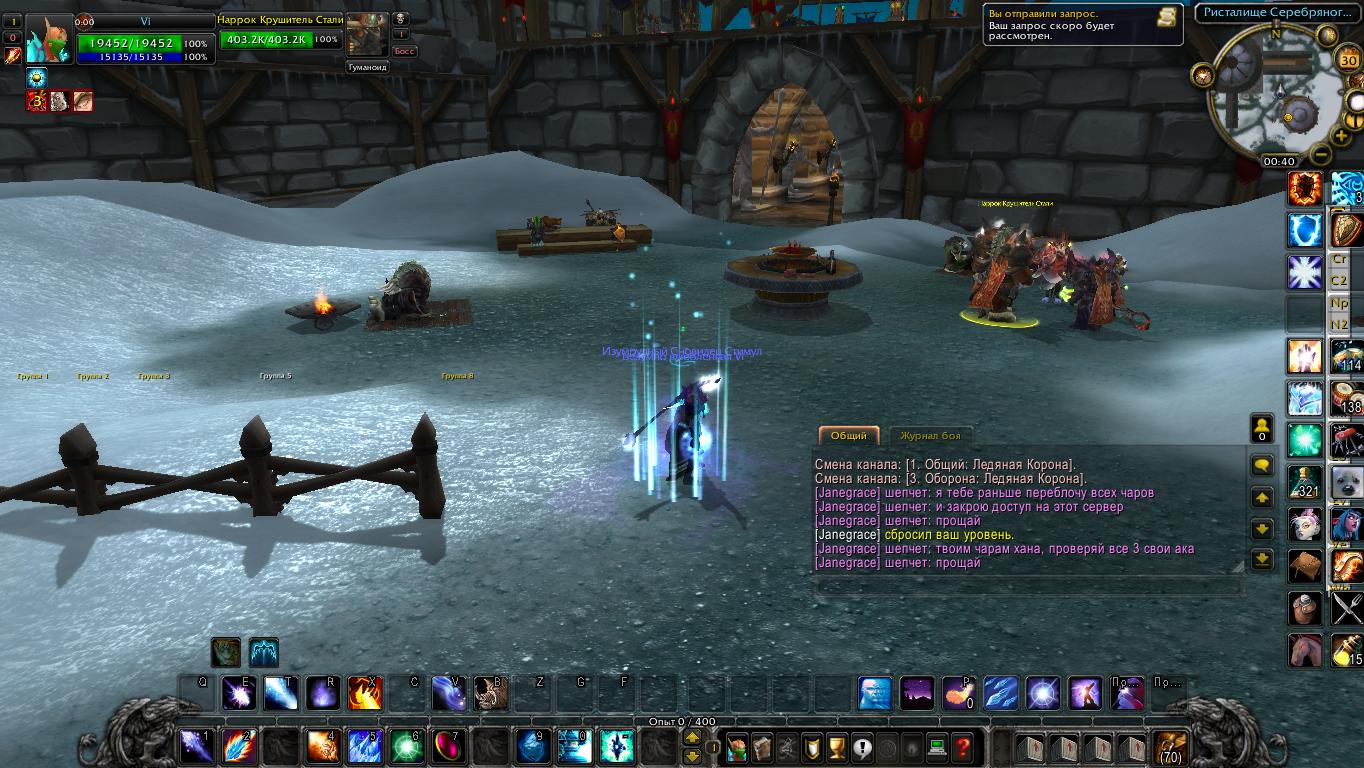Viewport: 1364px width, 768px height.
Task: Select your own player portrait
Action: (49, 40)
